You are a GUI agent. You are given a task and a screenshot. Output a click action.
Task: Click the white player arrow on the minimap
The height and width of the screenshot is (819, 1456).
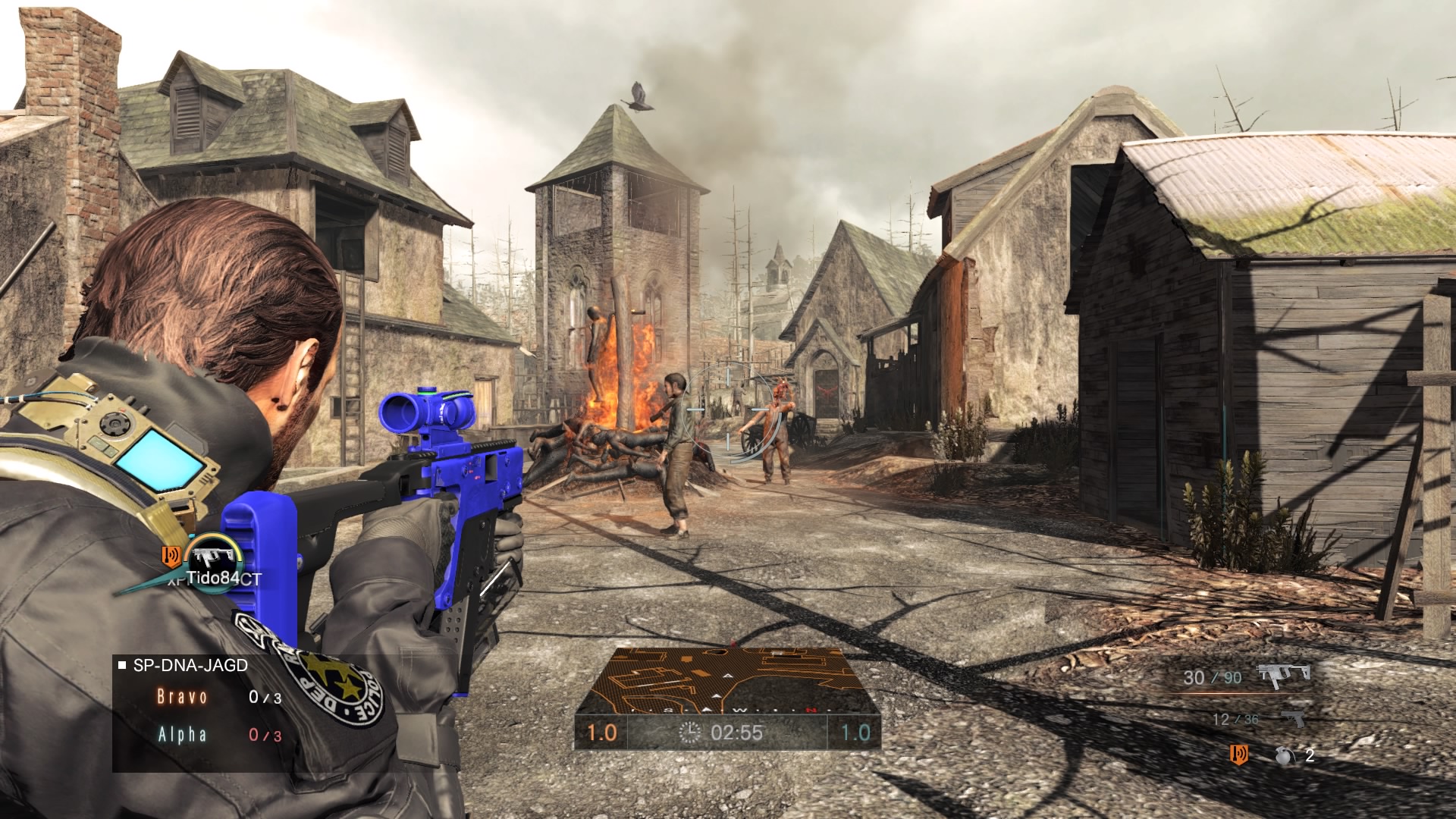[x=717, y=695]
